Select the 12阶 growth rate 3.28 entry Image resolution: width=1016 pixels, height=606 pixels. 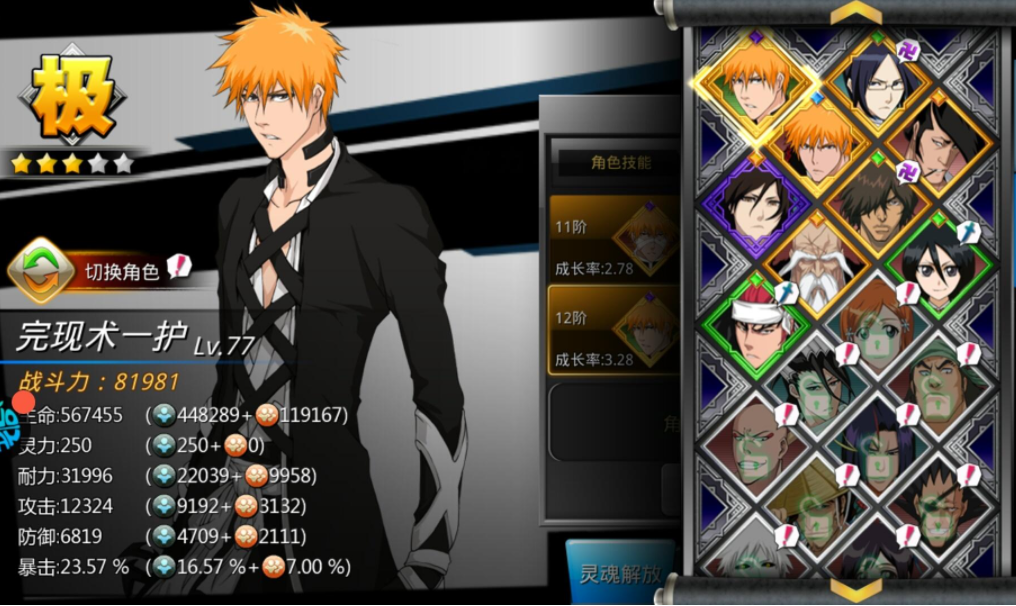(612, 330)
